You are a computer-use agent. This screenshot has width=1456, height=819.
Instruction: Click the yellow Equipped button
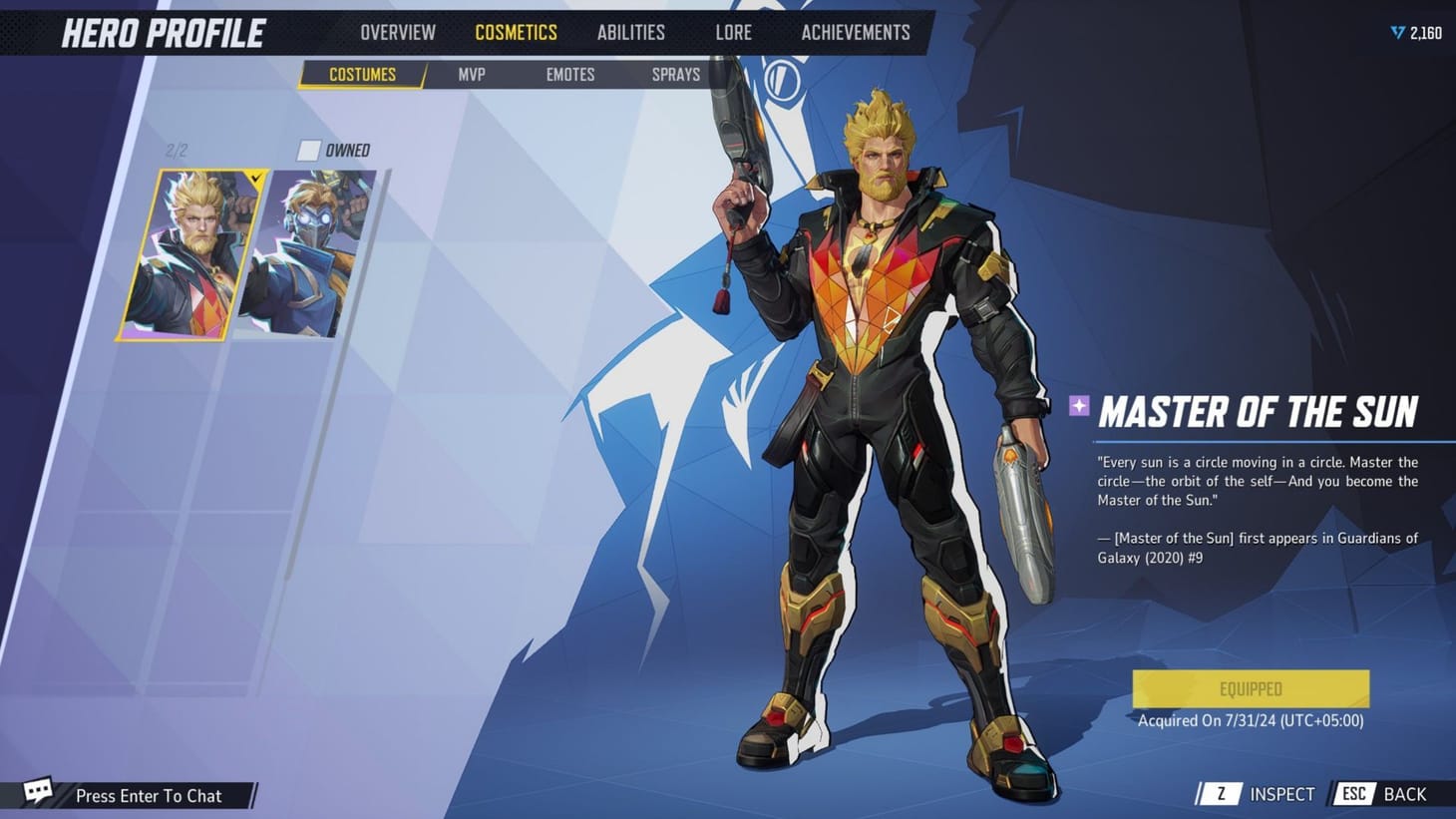(1250, 688)
